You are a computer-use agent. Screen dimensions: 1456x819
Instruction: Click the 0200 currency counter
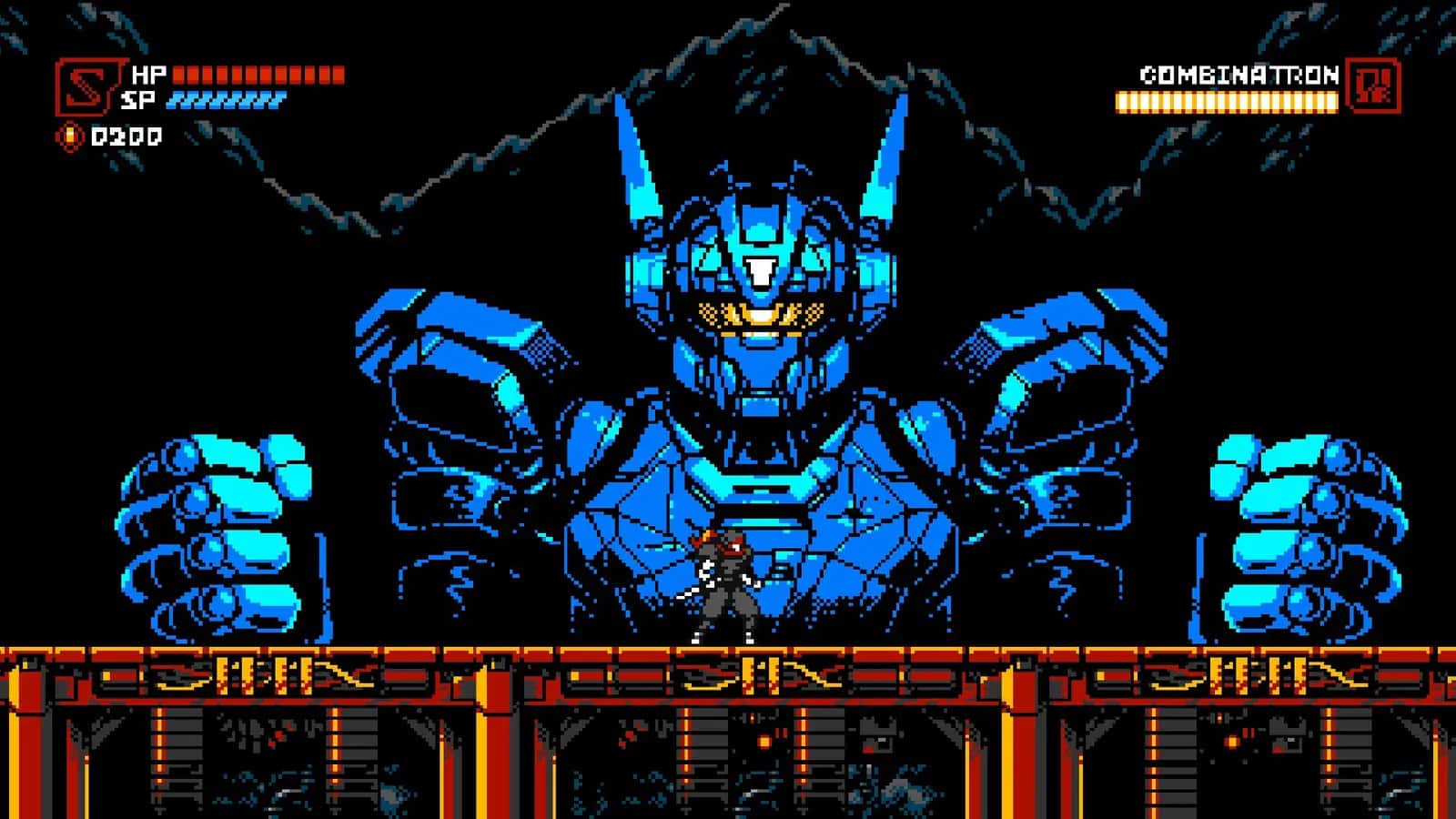(121, 136)
